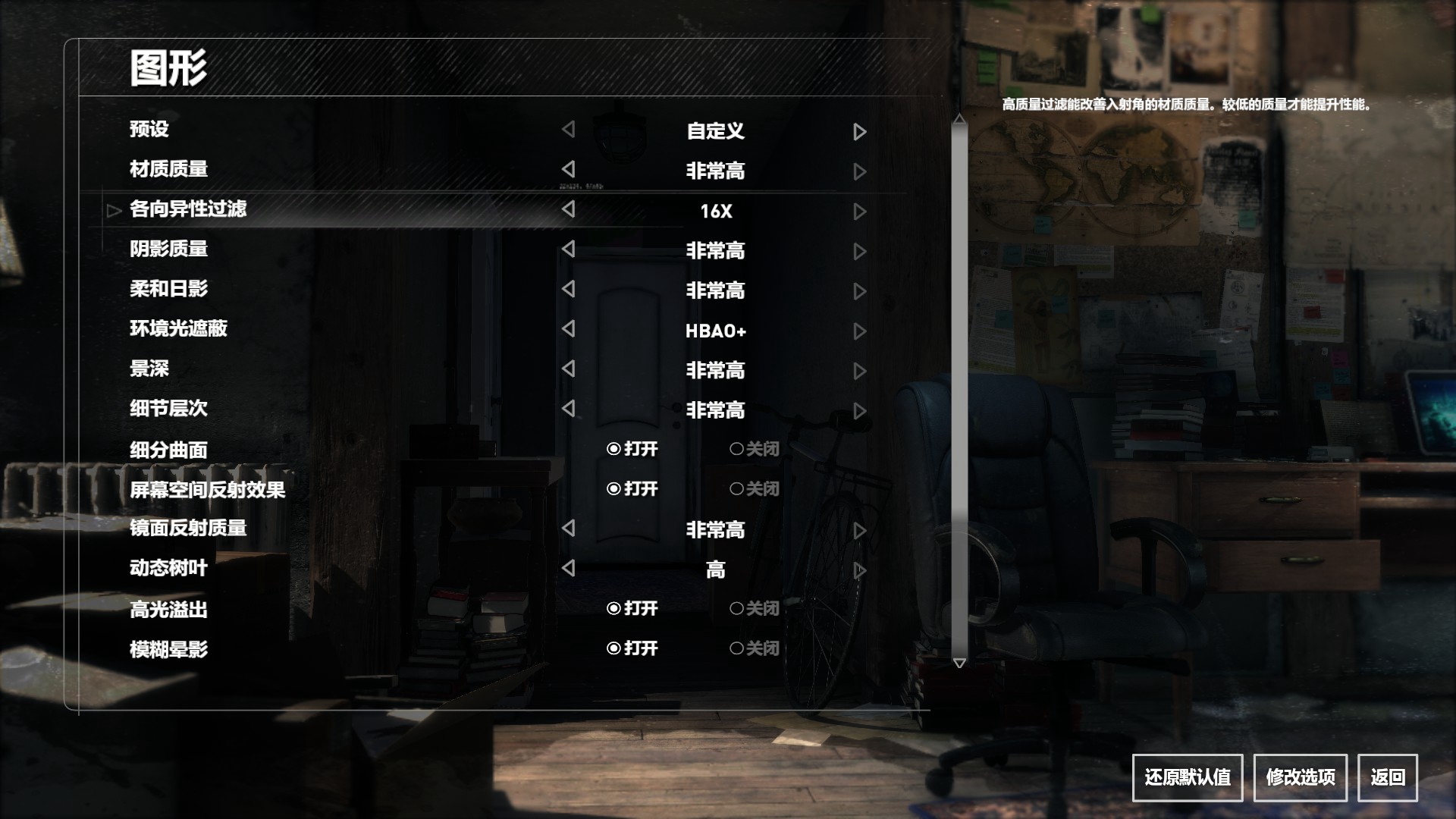Click the right arrow to raise 材质质量
1456x819 pixels.
pyautogui.click(x=859, y=171)
